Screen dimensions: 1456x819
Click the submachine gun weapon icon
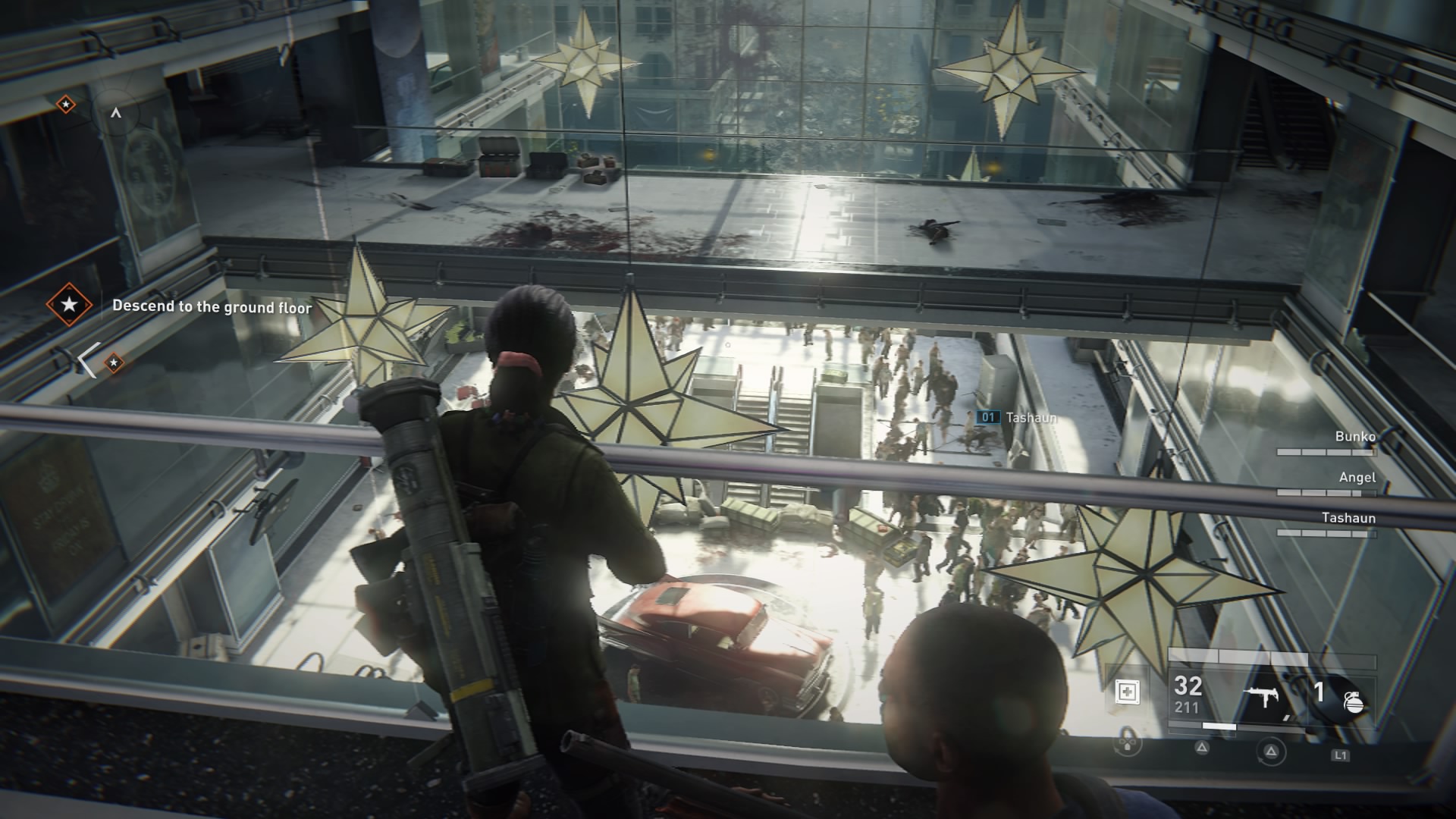[x=1263, y=698]
